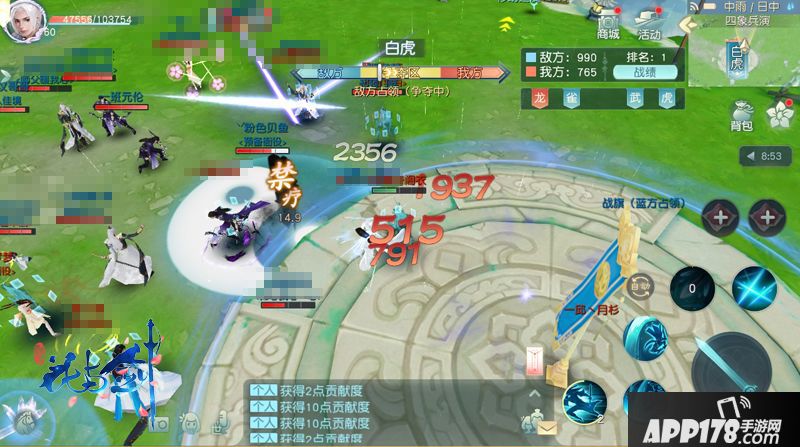800x447 pixels.
Task: Collapse the 8:53 timer panel arrow
Action: pyautogui.click(x=748, y=156)
